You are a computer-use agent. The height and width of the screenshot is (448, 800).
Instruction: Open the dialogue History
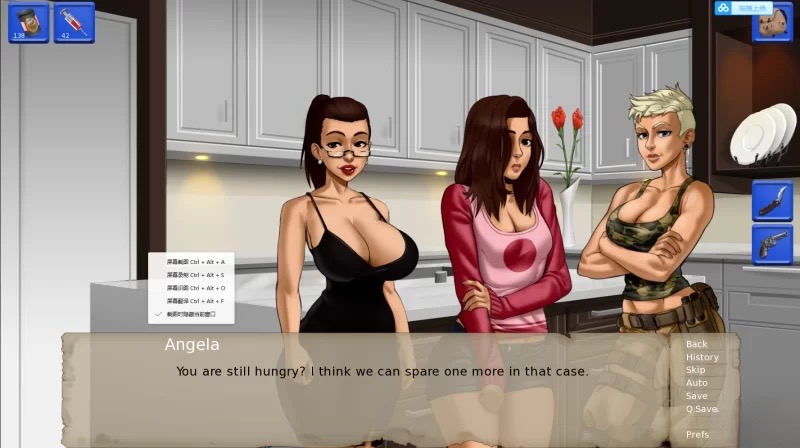[701, 357]
